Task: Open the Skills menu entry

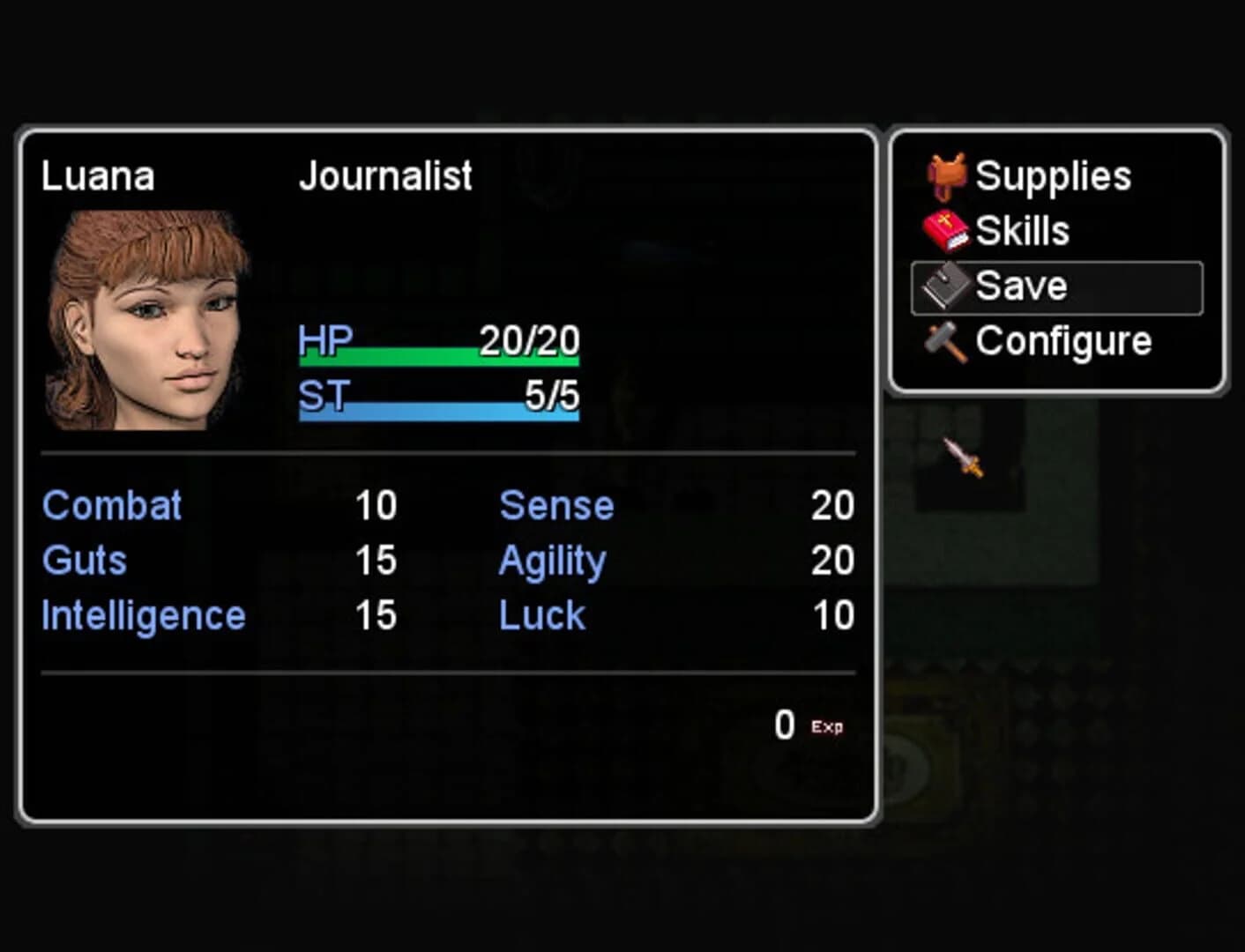Action: (1025, 229)
